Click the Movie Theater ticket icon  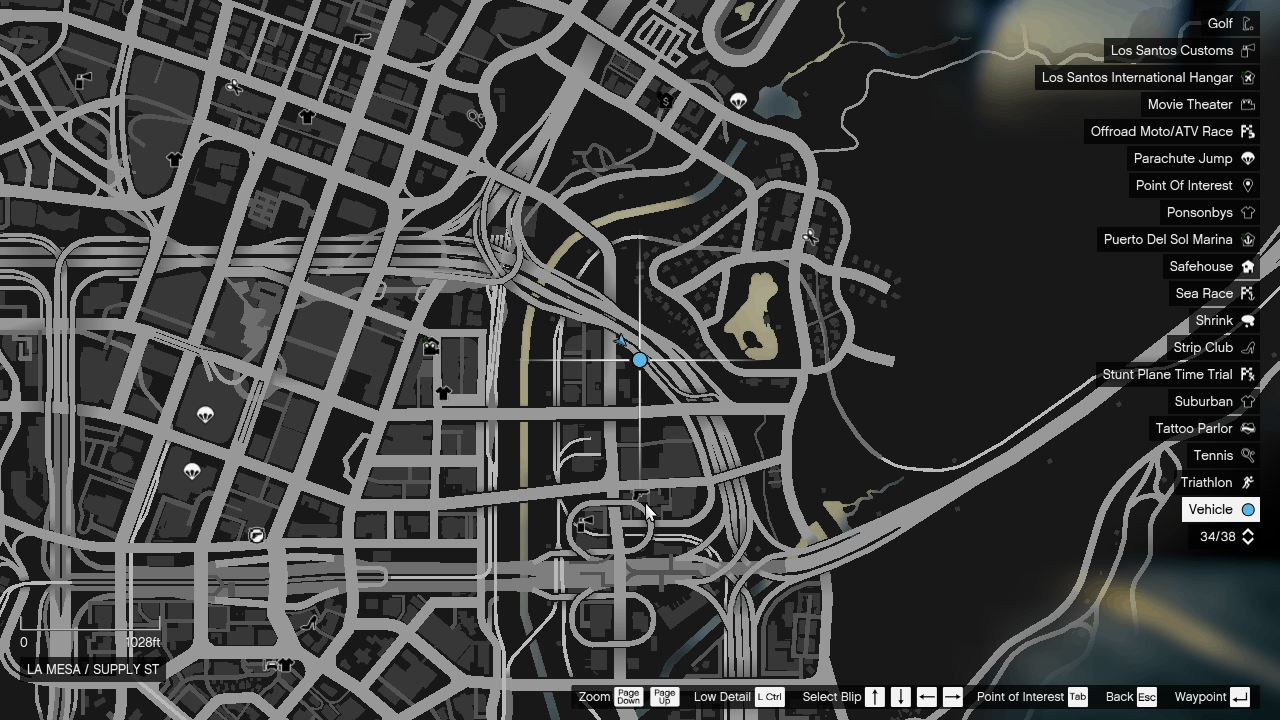click(1247, 104)
